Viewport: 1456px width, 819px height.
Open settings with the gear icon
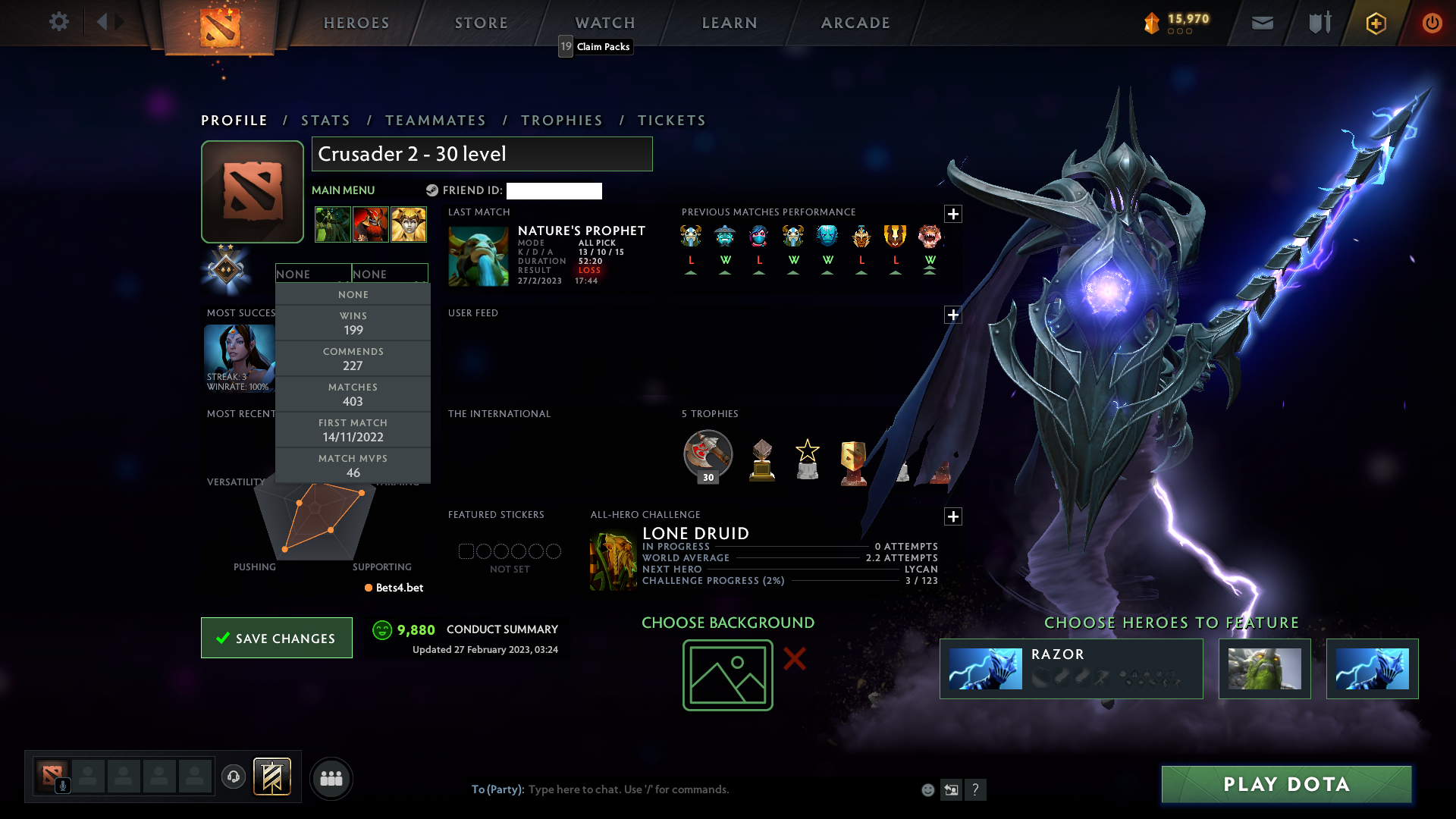click(x=58, y=23)
